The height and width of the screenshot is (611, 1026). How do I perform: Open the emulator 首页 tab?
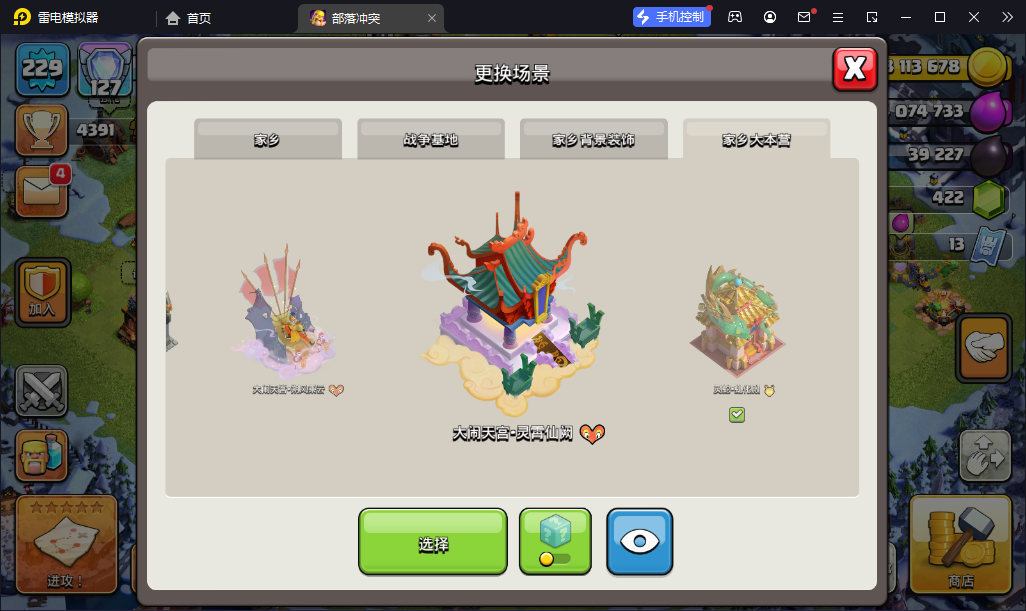(189, 18)
